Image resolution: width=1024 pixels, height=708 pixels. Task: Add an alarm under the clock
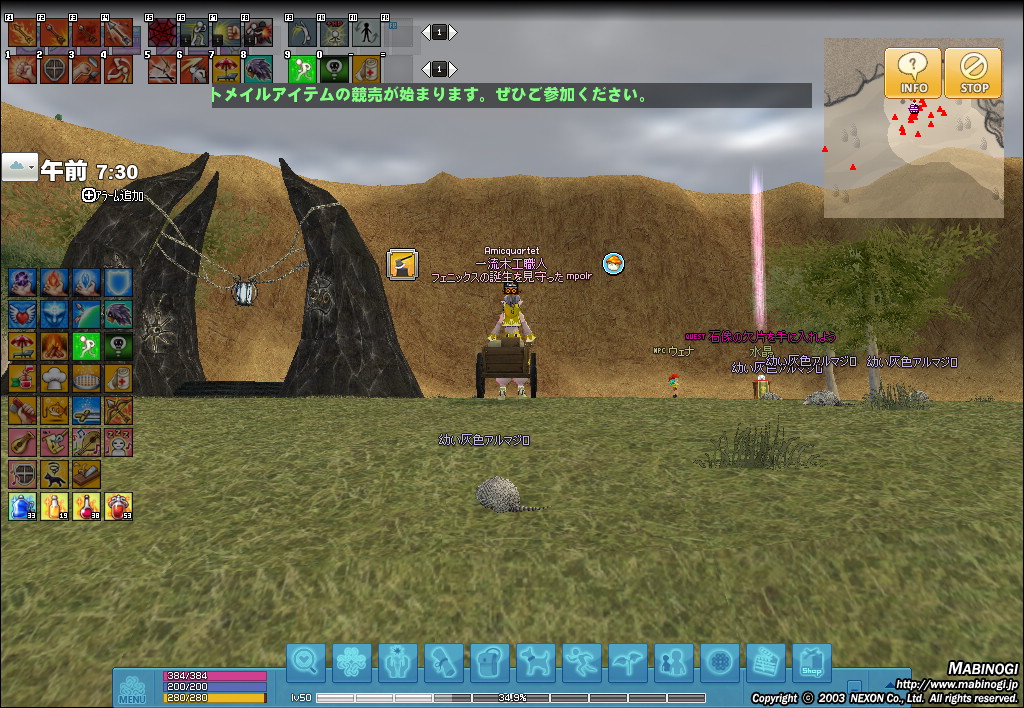coord(113,196)
